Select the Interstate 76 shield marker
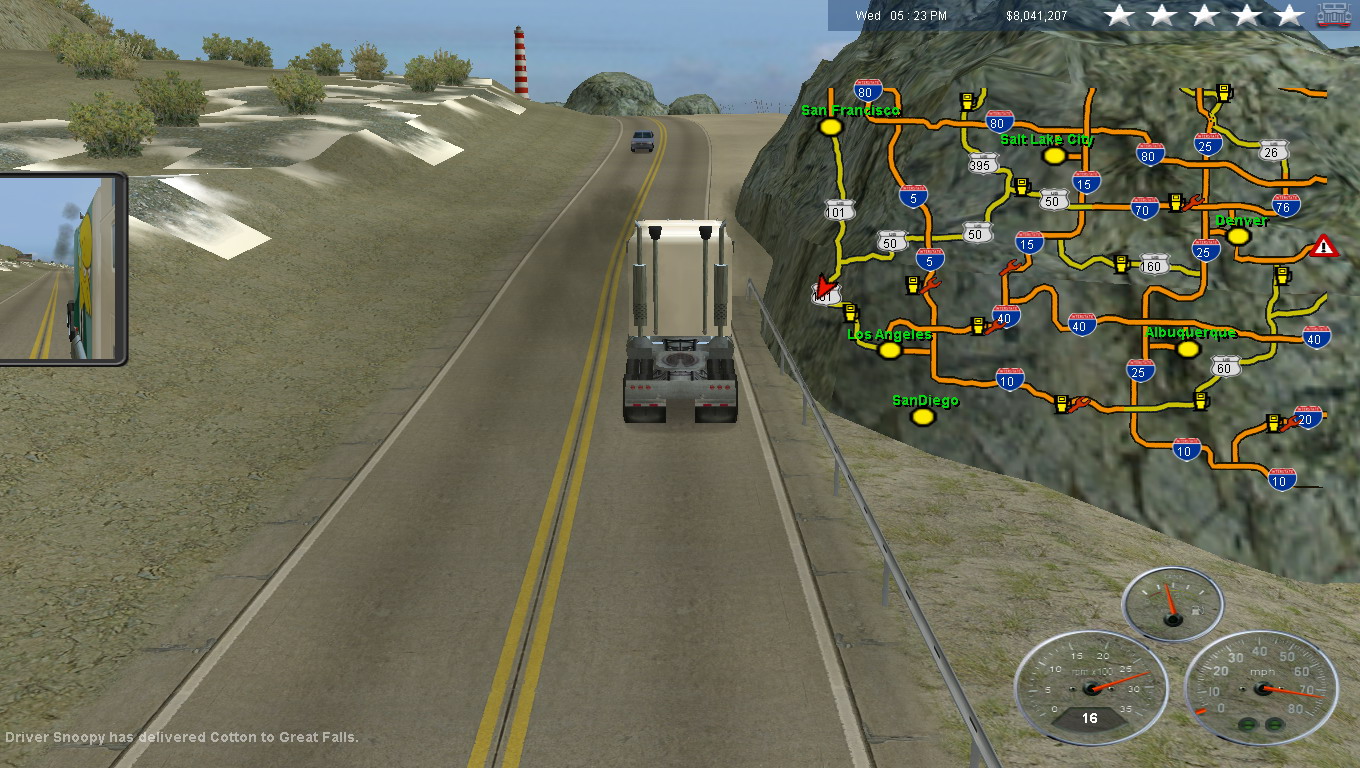The image size is (1360, 768). 1286,206
